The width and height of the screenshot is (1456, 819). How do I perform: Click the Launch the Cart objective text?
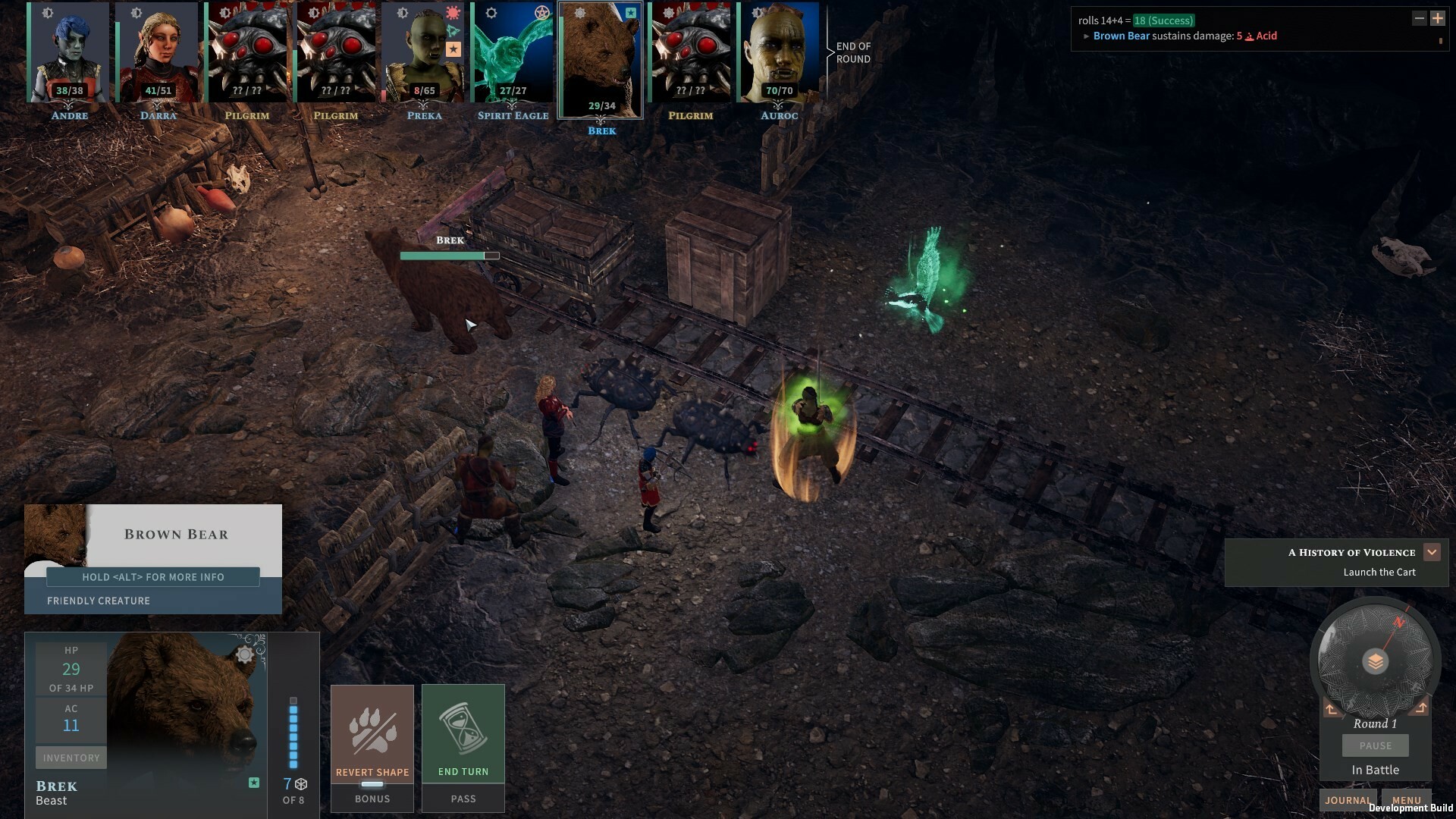point(1379,572)
